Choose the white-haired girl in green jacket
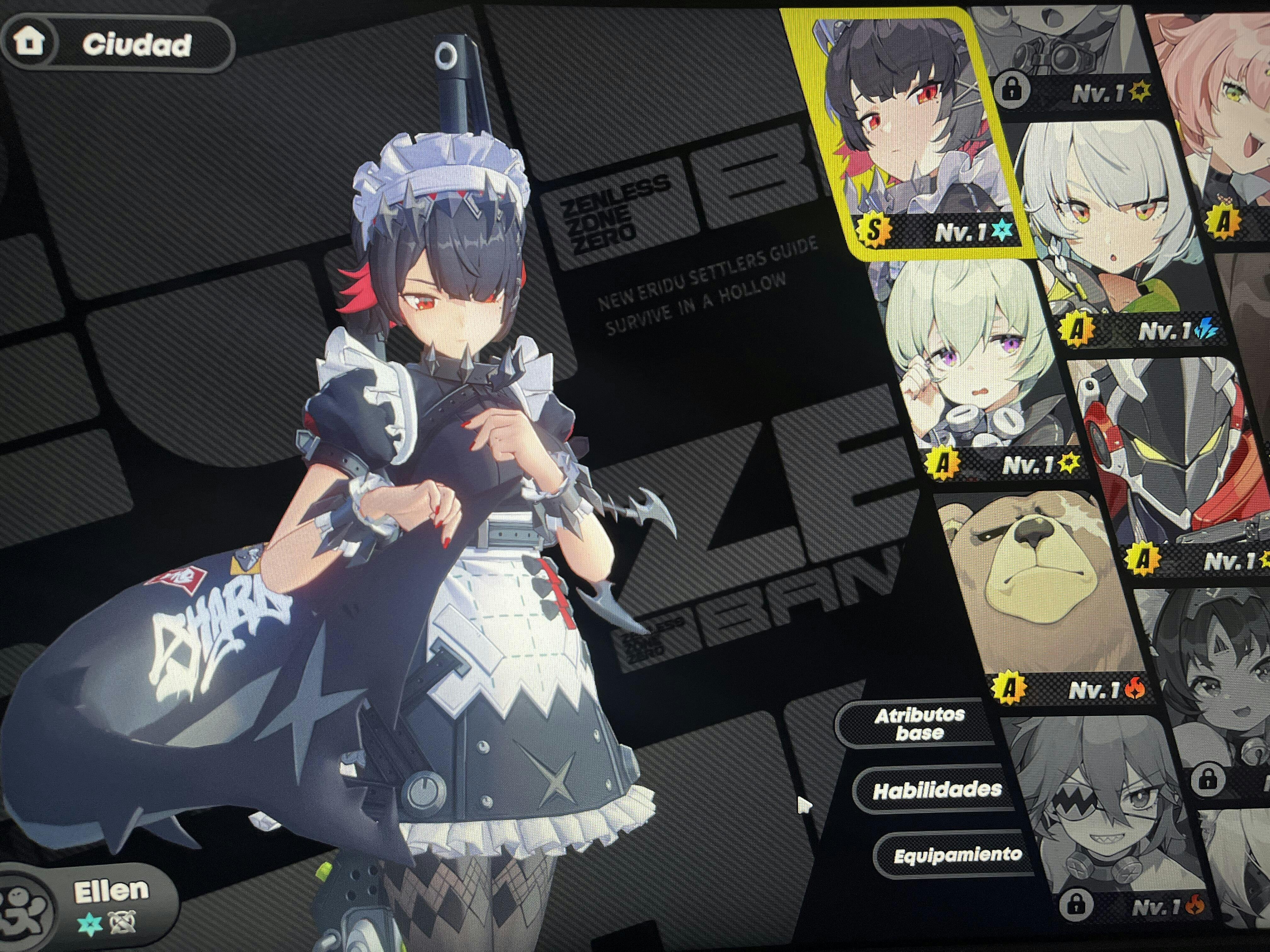The image size is (1270, 952). (x=1114, y=229)
